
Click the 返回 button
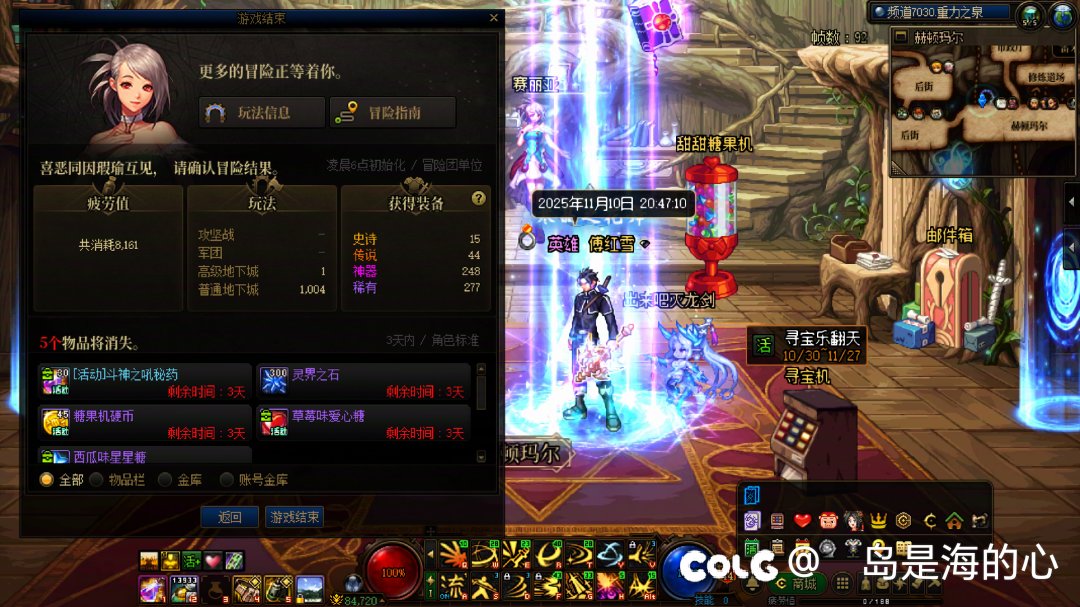[230, 517]
